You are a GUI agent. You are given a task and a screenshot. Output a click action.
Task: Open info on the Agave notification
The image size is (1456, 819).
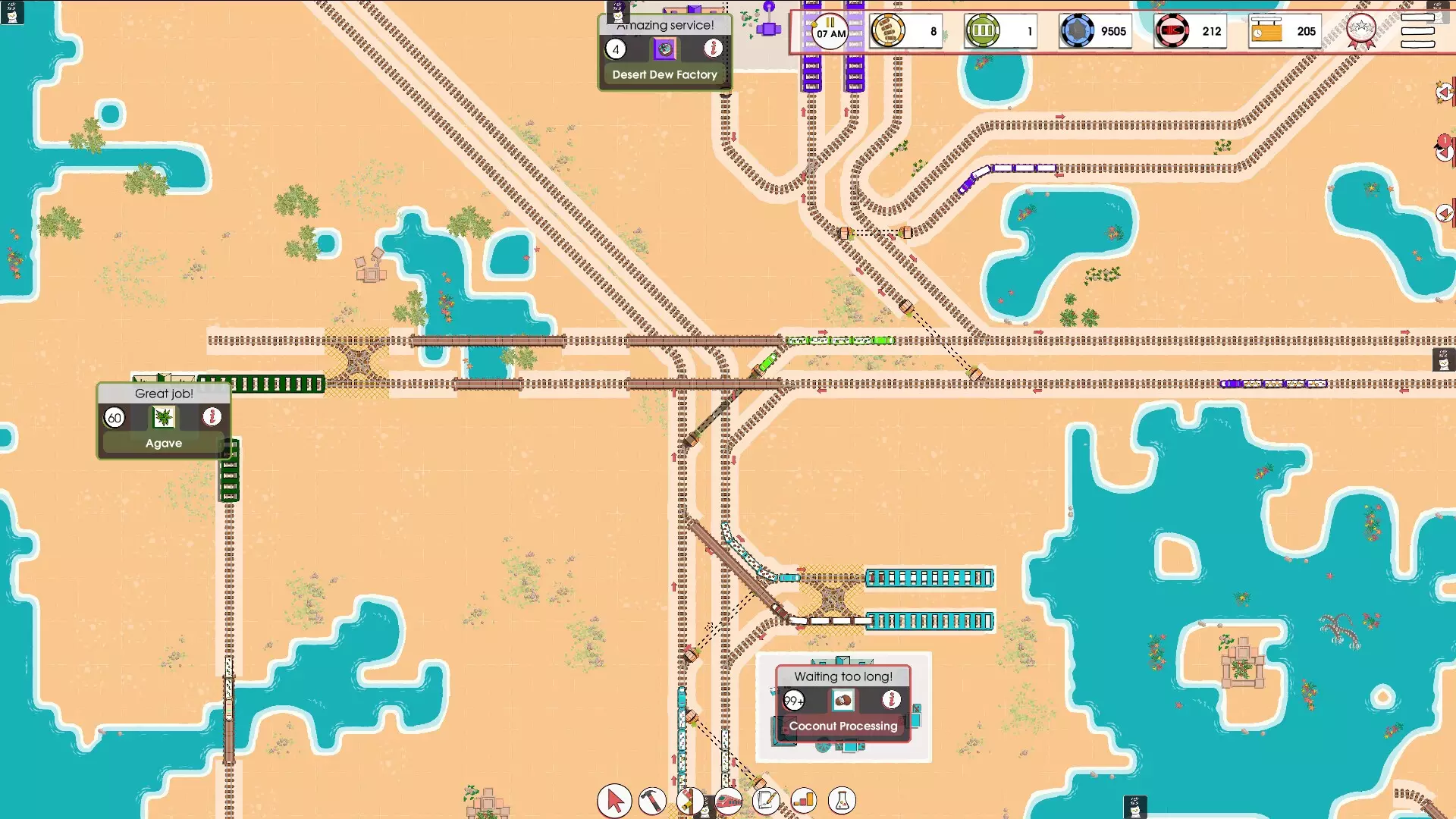211,416
